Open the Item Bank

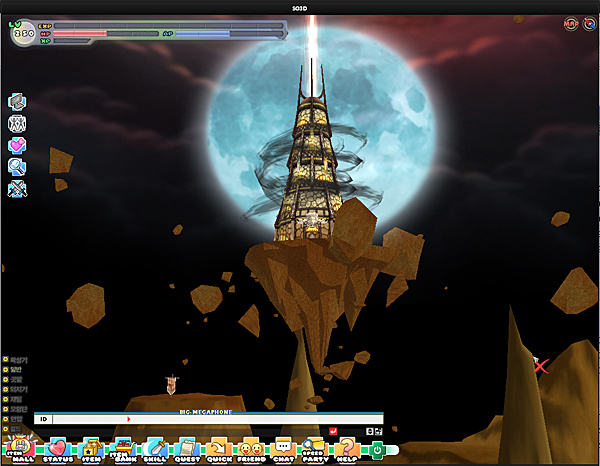tap(124, 449)
